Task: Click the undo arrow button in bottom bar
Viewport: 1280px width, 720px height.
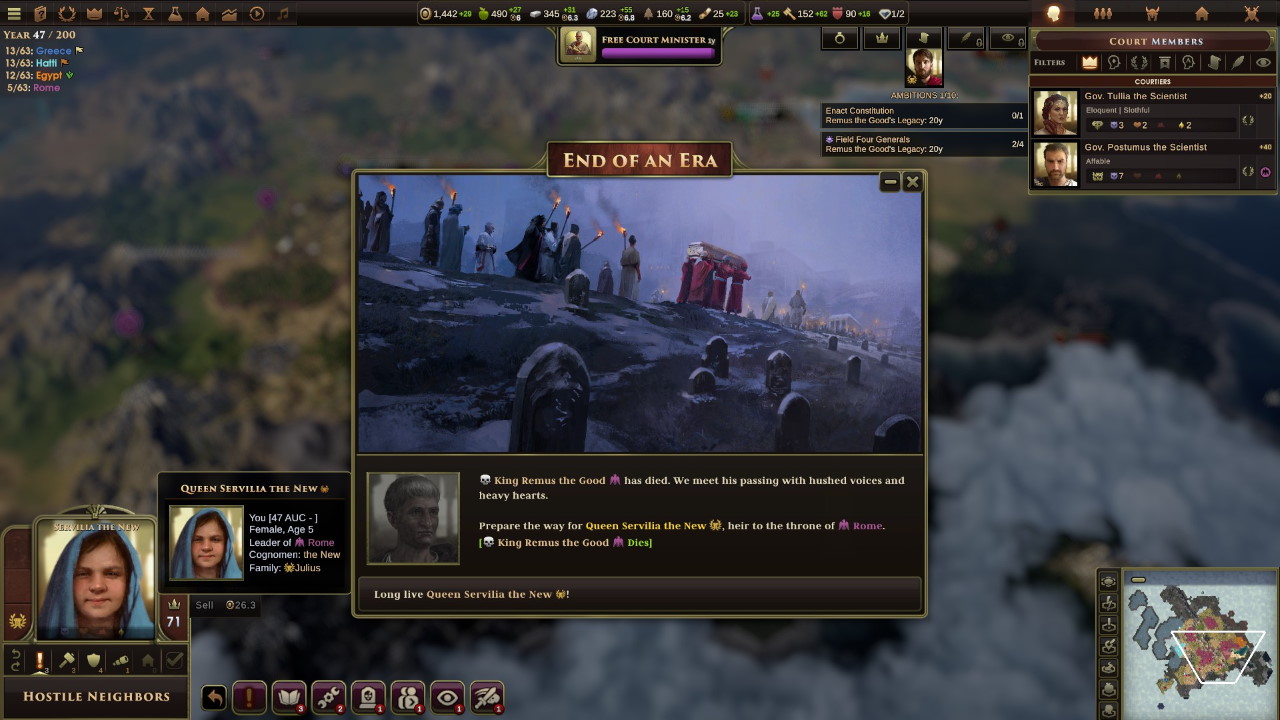Action: point(213,697)
